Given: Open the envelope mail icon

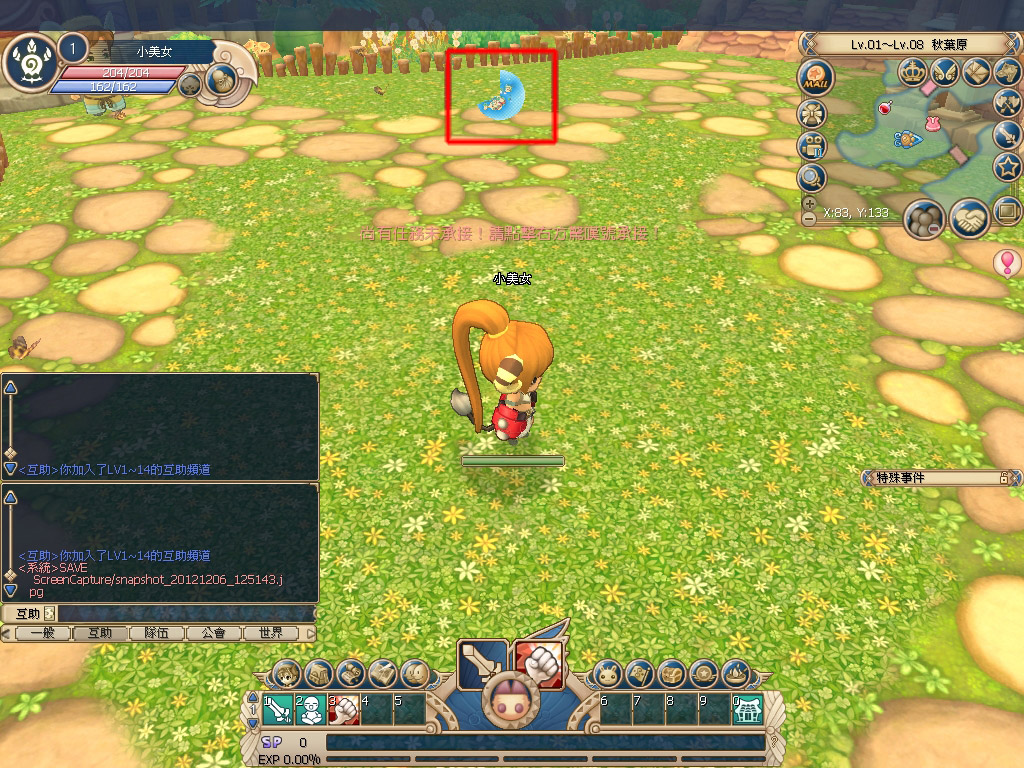Looking at the screenshot, I should (x=977, y=71).
